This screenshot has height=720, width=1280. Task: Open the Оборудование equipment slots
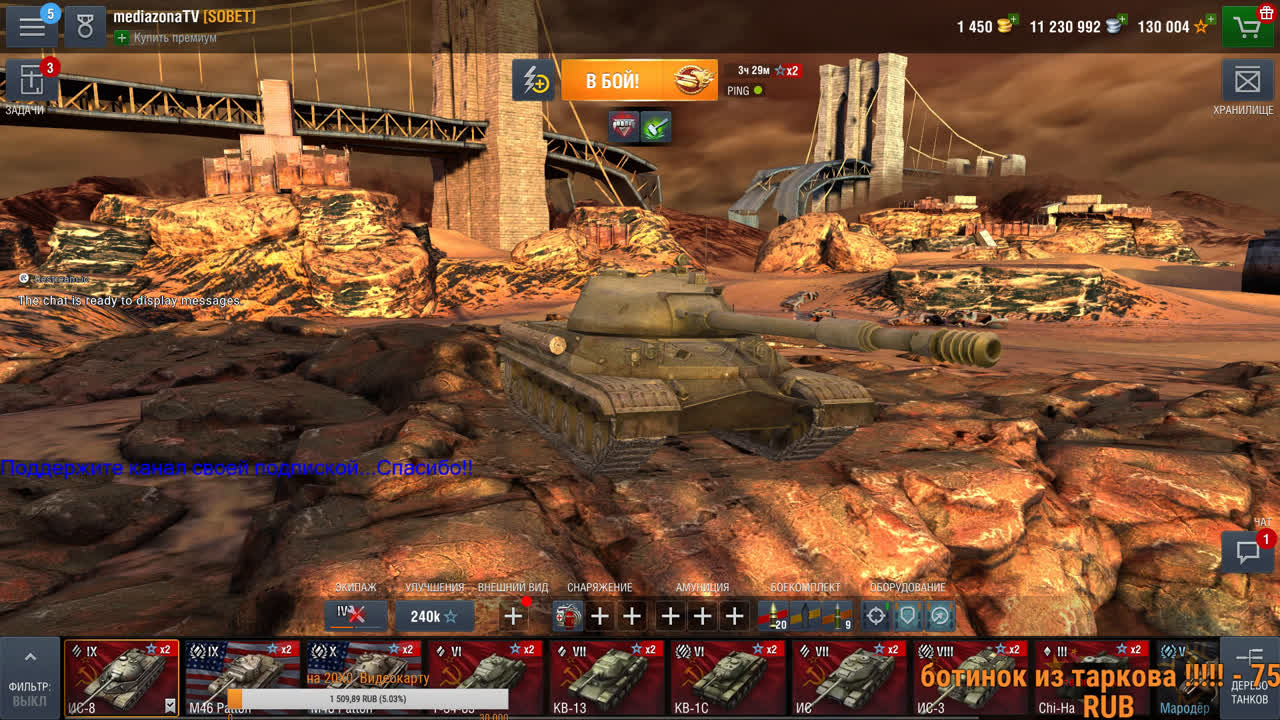(907, 616)
